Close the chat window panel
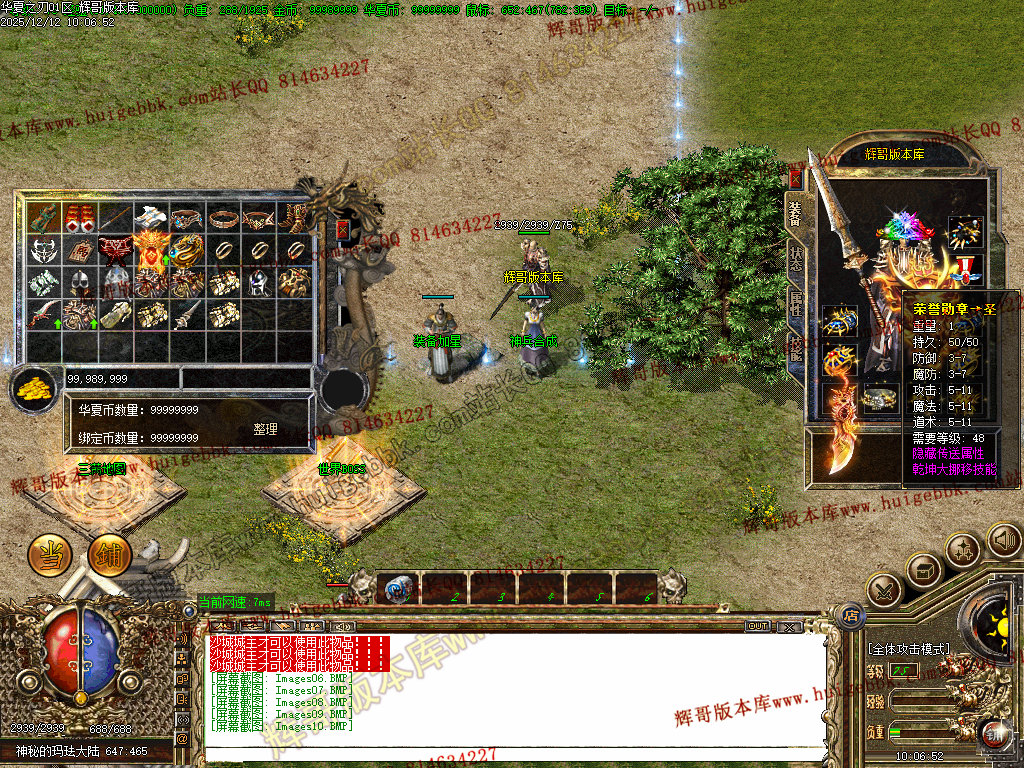The image size is (1024, 768). (789, 626)
